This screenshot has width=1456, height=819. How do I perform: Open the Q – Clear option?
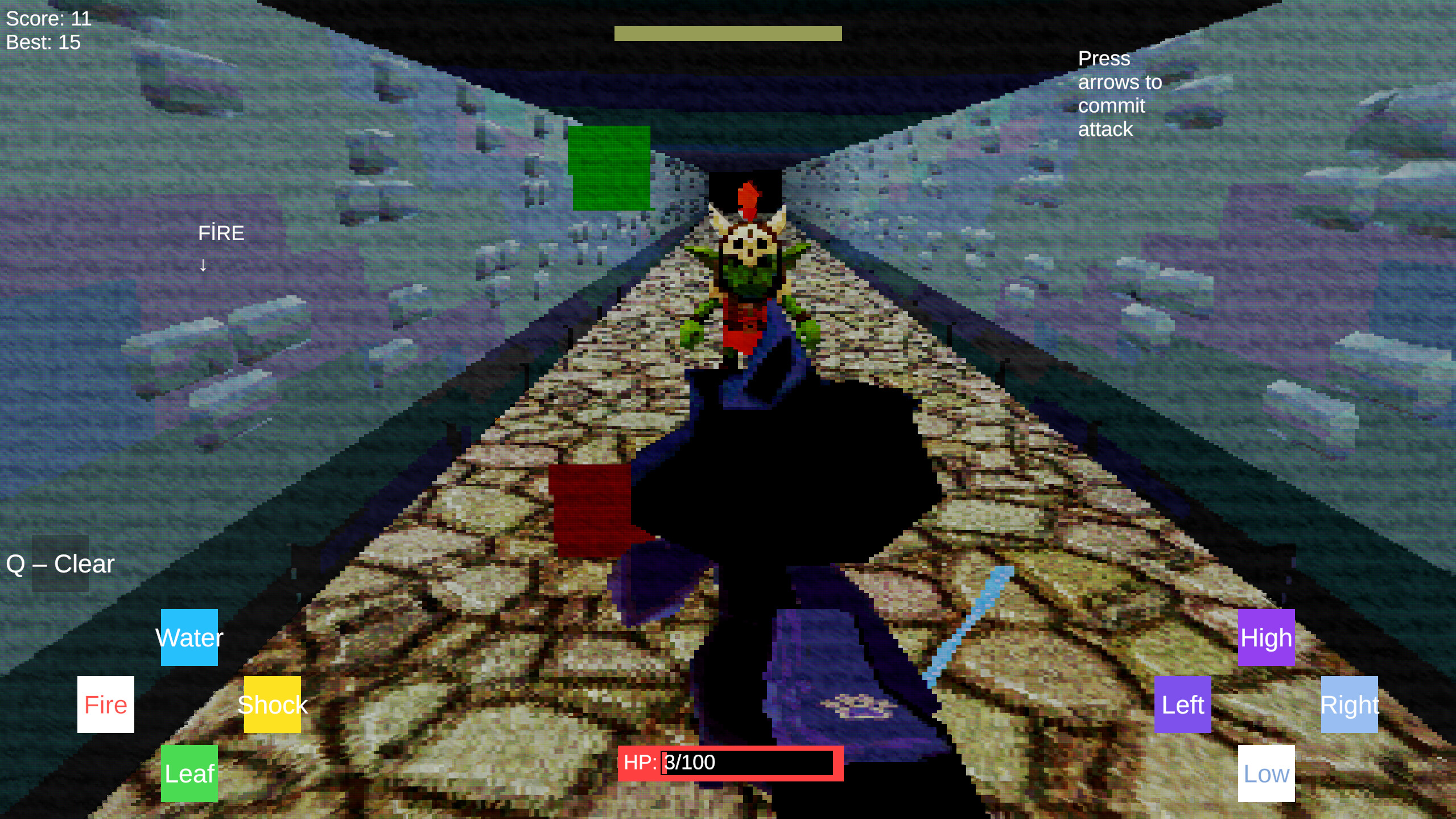(x=60, y=563)
